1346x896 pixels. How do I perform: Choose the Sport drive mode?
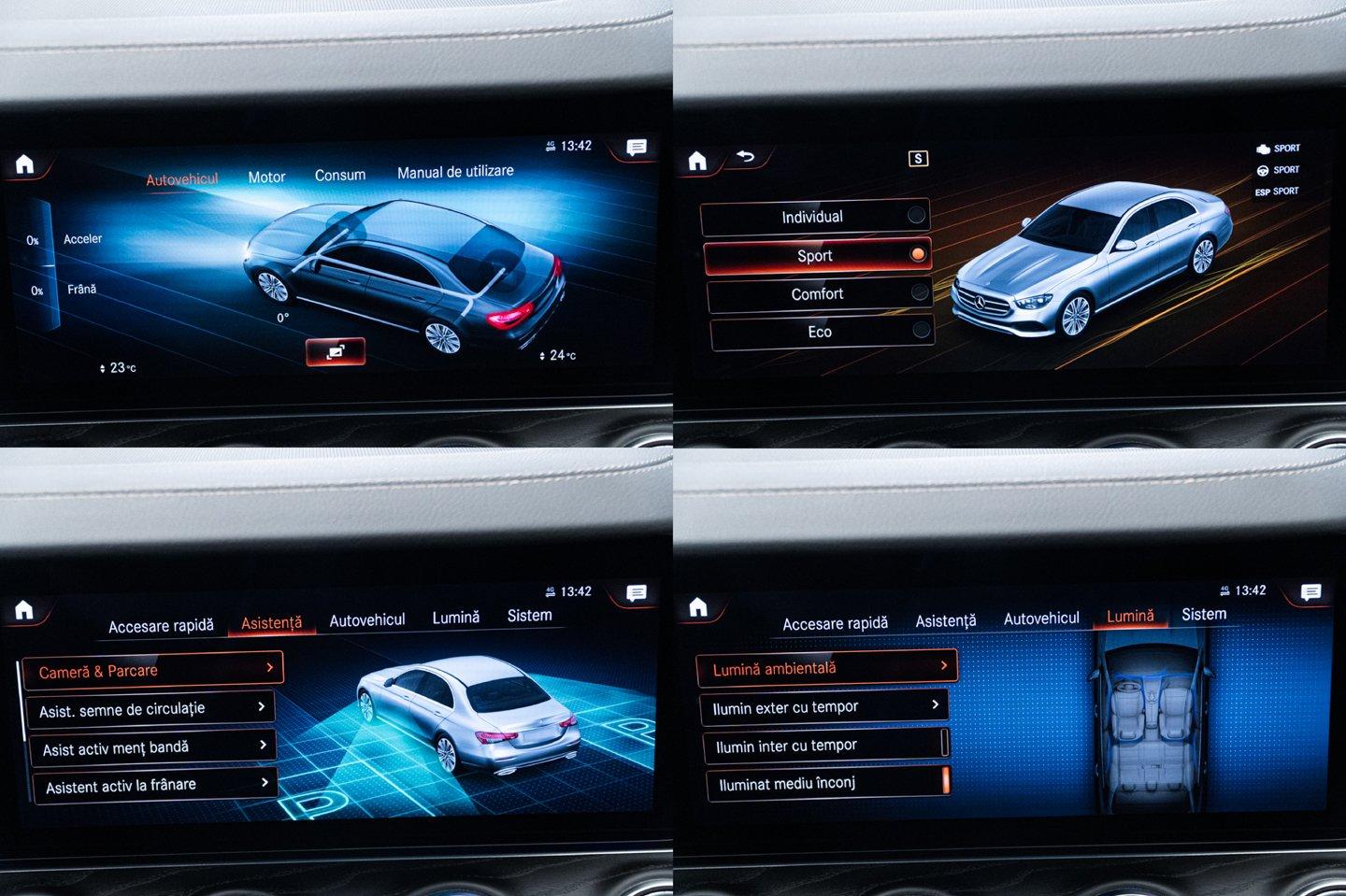pos(817,255)
